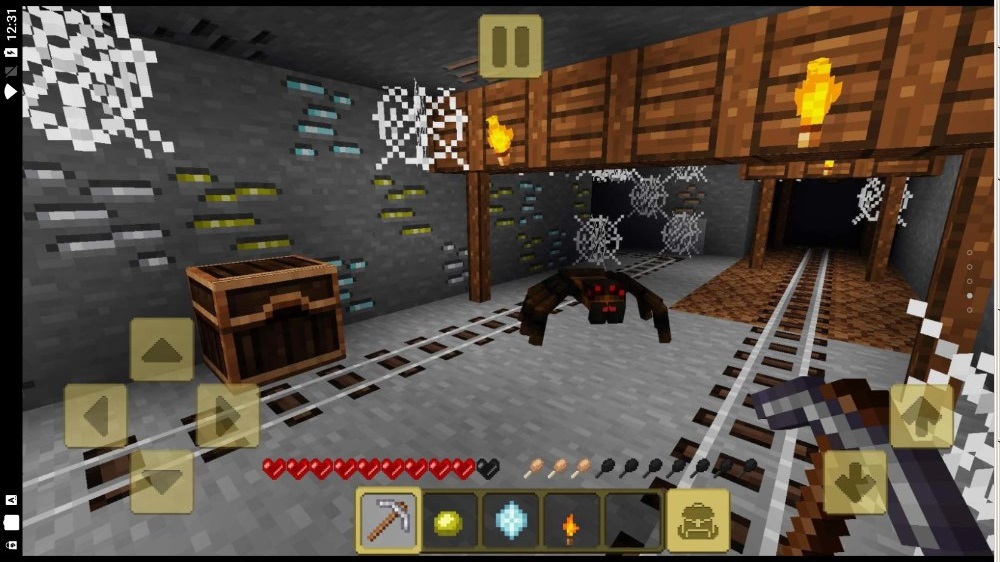Tap the jump up-arrow button
This screenshot has width=1000, height=562.
click(920, 415)
